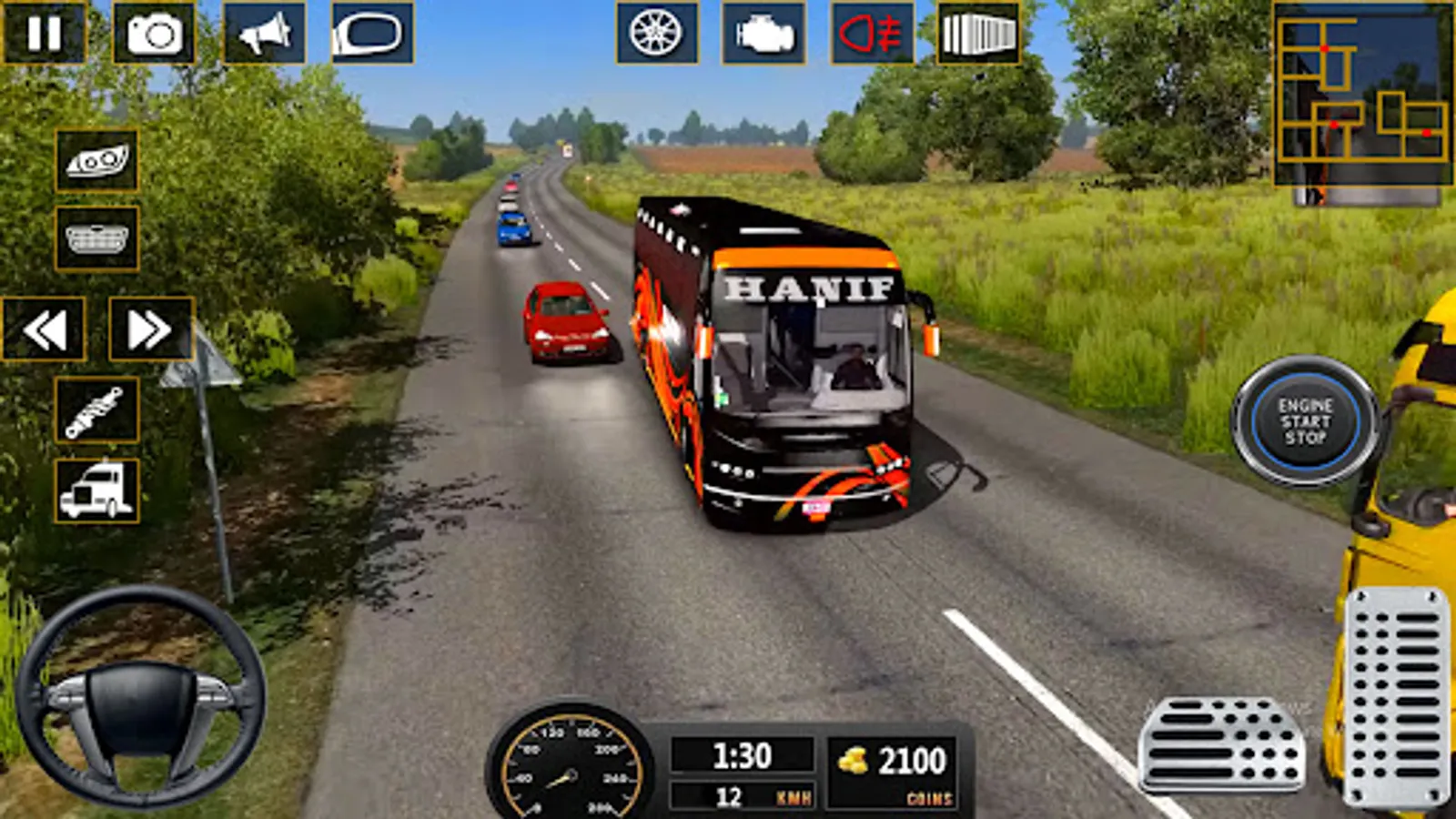Tap the wheel rim icon
The height and width of the screenshot is (819, 1456).
tap(656, 34)
